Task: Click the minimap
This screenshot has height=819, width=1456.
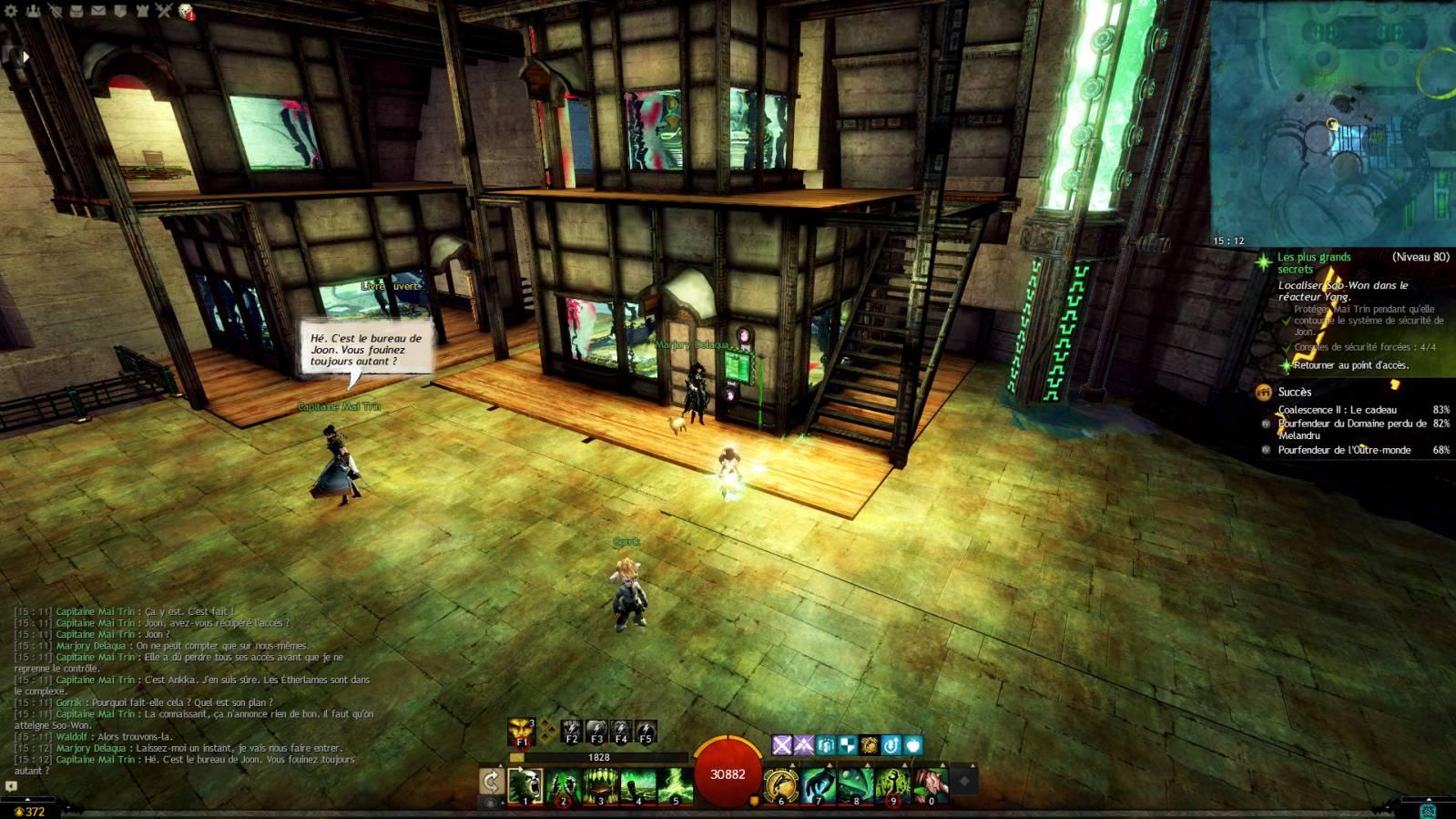Action: pyautogui.click(x=1332, y=123)
